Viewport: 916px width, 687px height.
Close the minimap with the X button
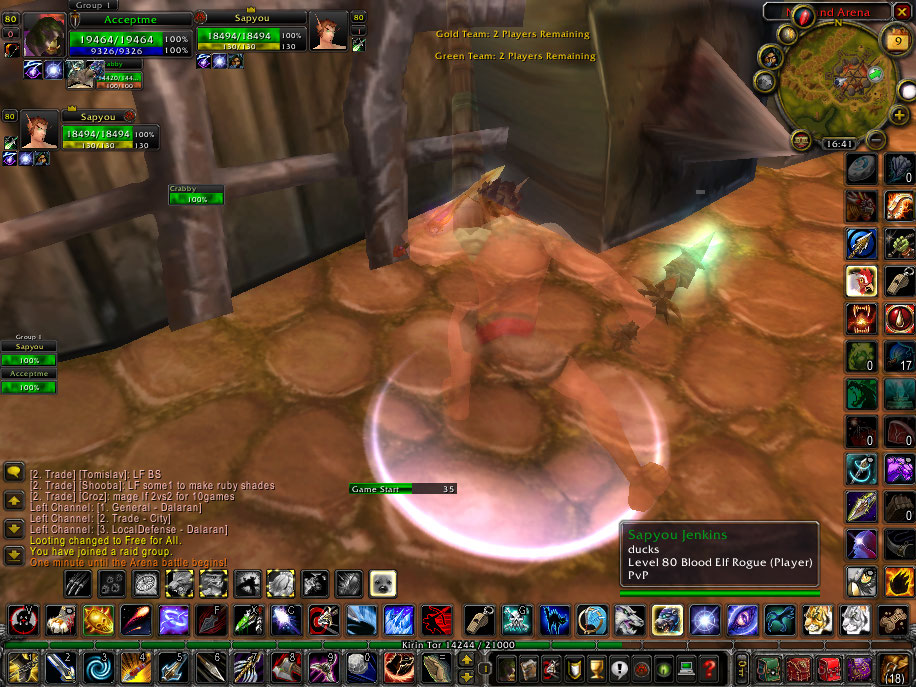tap(902, 12)
